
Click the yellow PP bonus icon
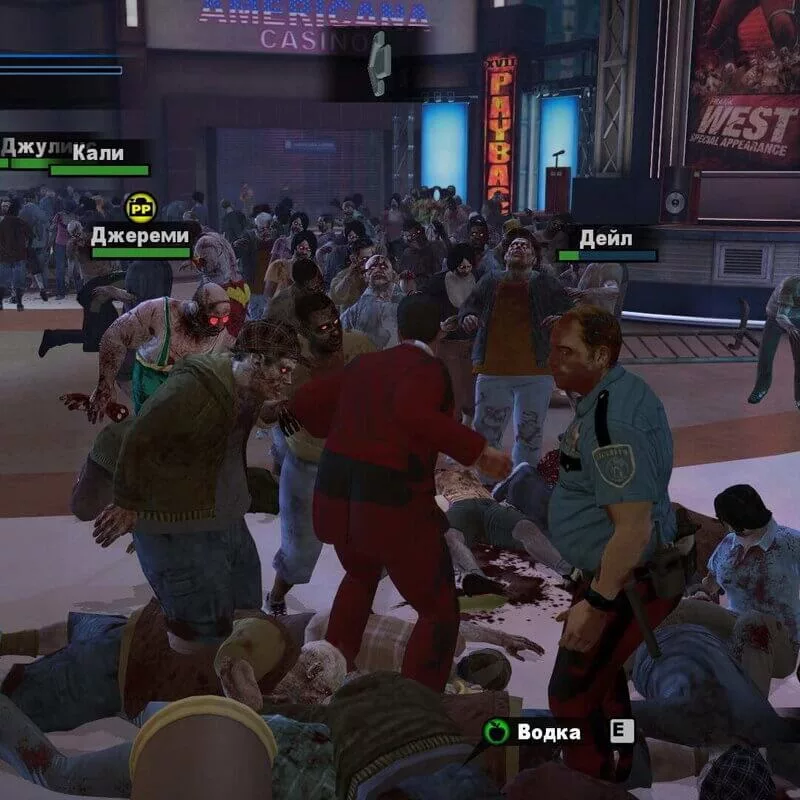[x=141, y=207]
